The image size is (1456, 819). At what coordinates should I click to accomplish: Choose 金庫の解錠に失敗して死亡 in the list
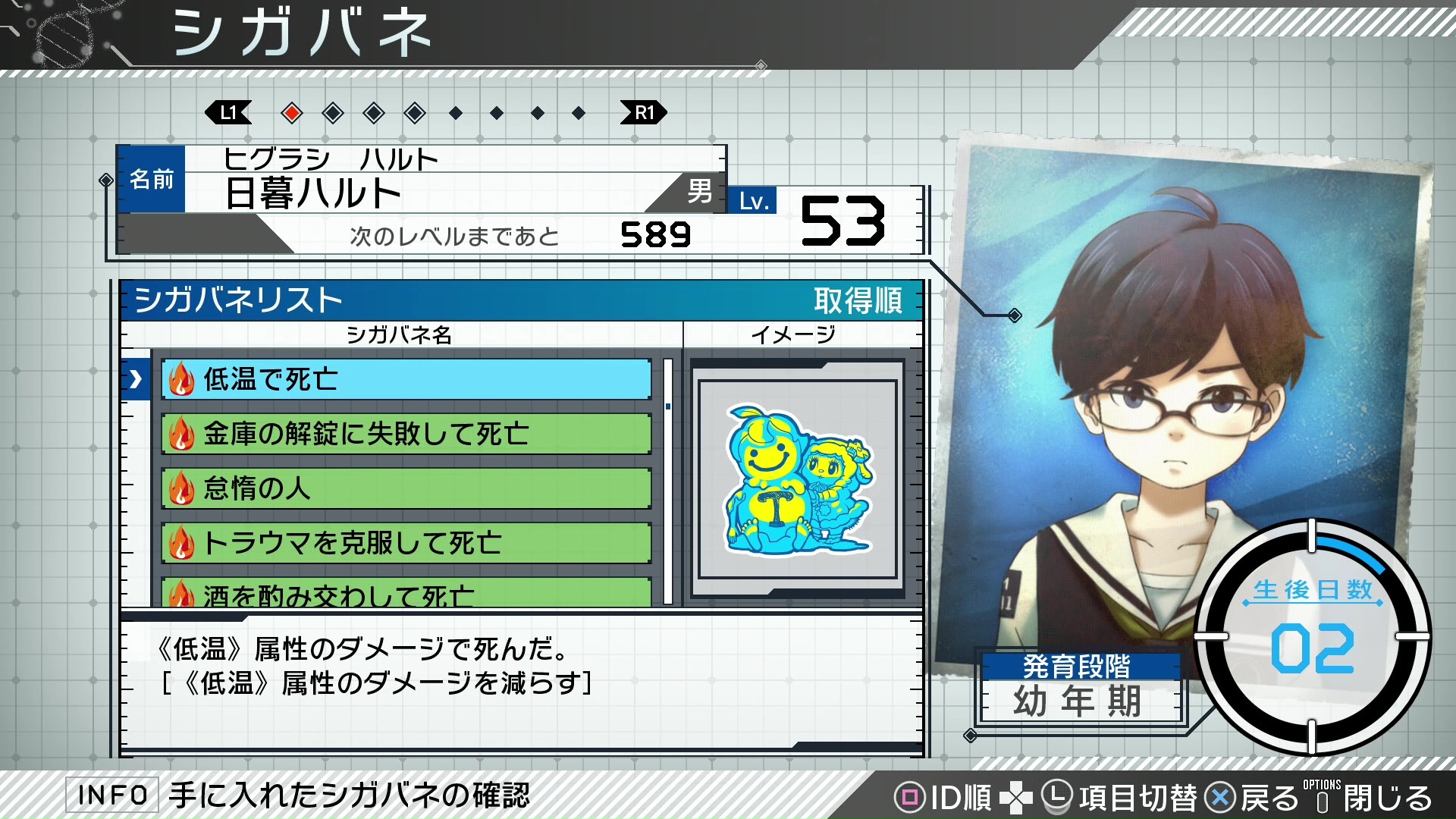(406, 434)
